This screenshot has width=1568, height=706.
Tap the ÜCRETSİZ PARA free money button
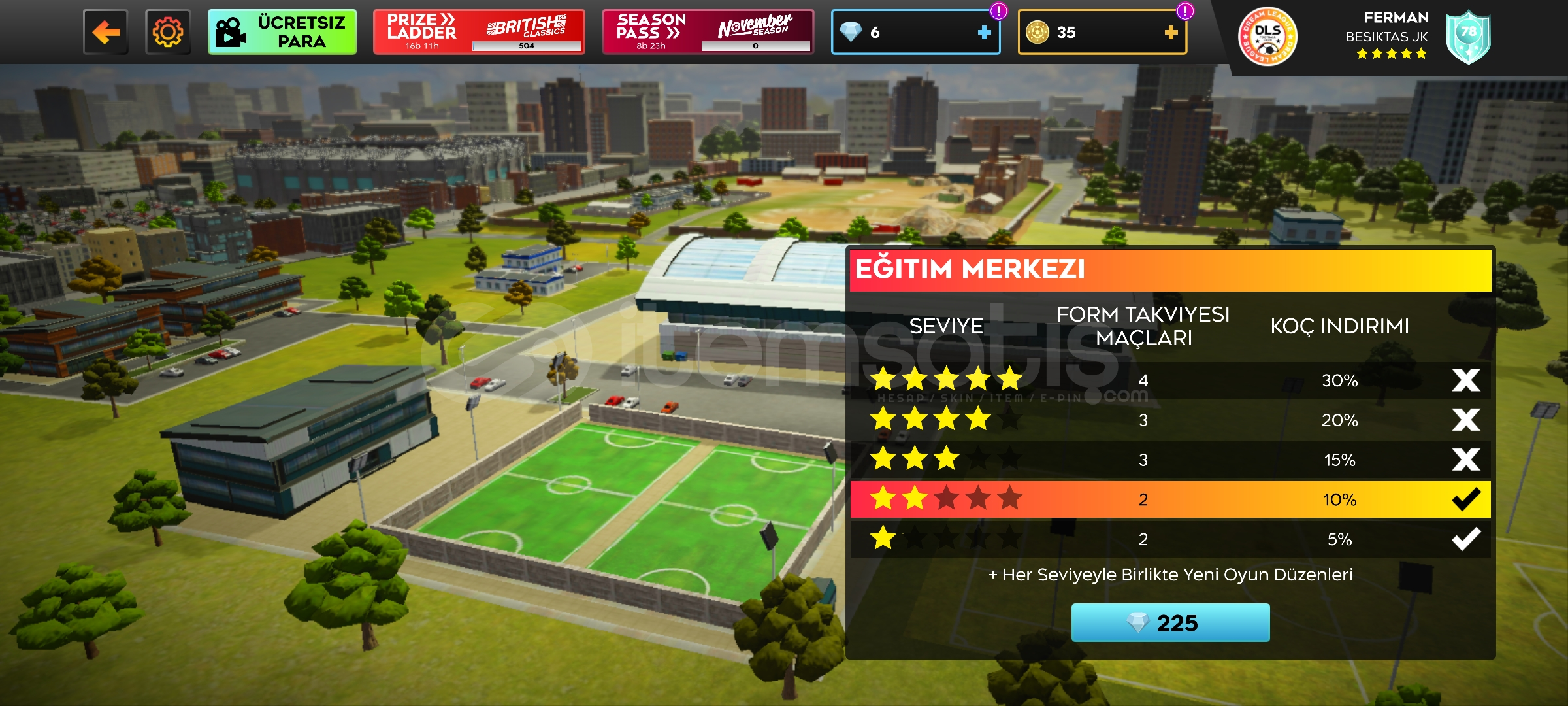(x=282, y=32)
